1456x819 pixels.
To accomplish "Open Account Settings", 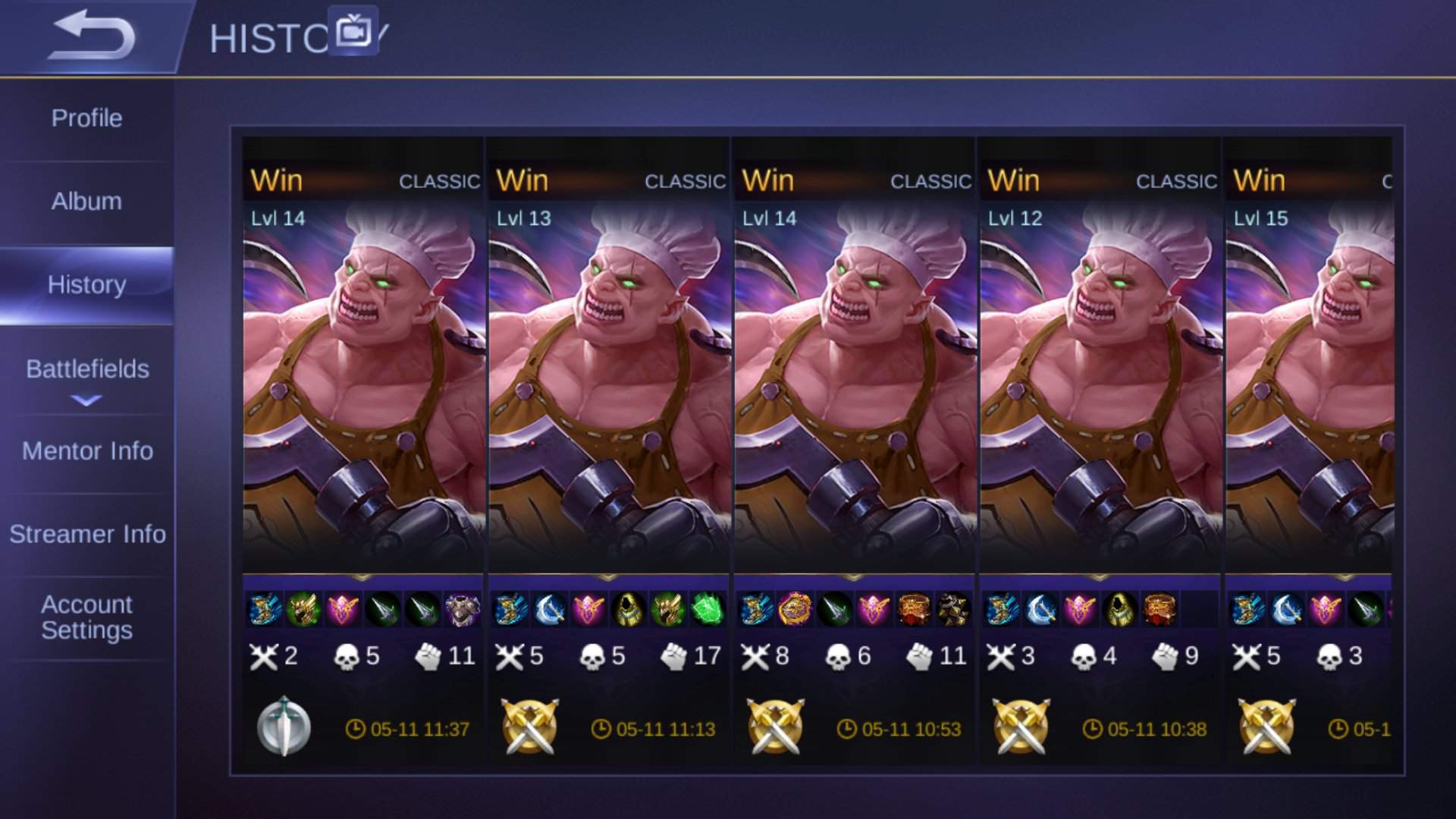I will tap(86, 616).
